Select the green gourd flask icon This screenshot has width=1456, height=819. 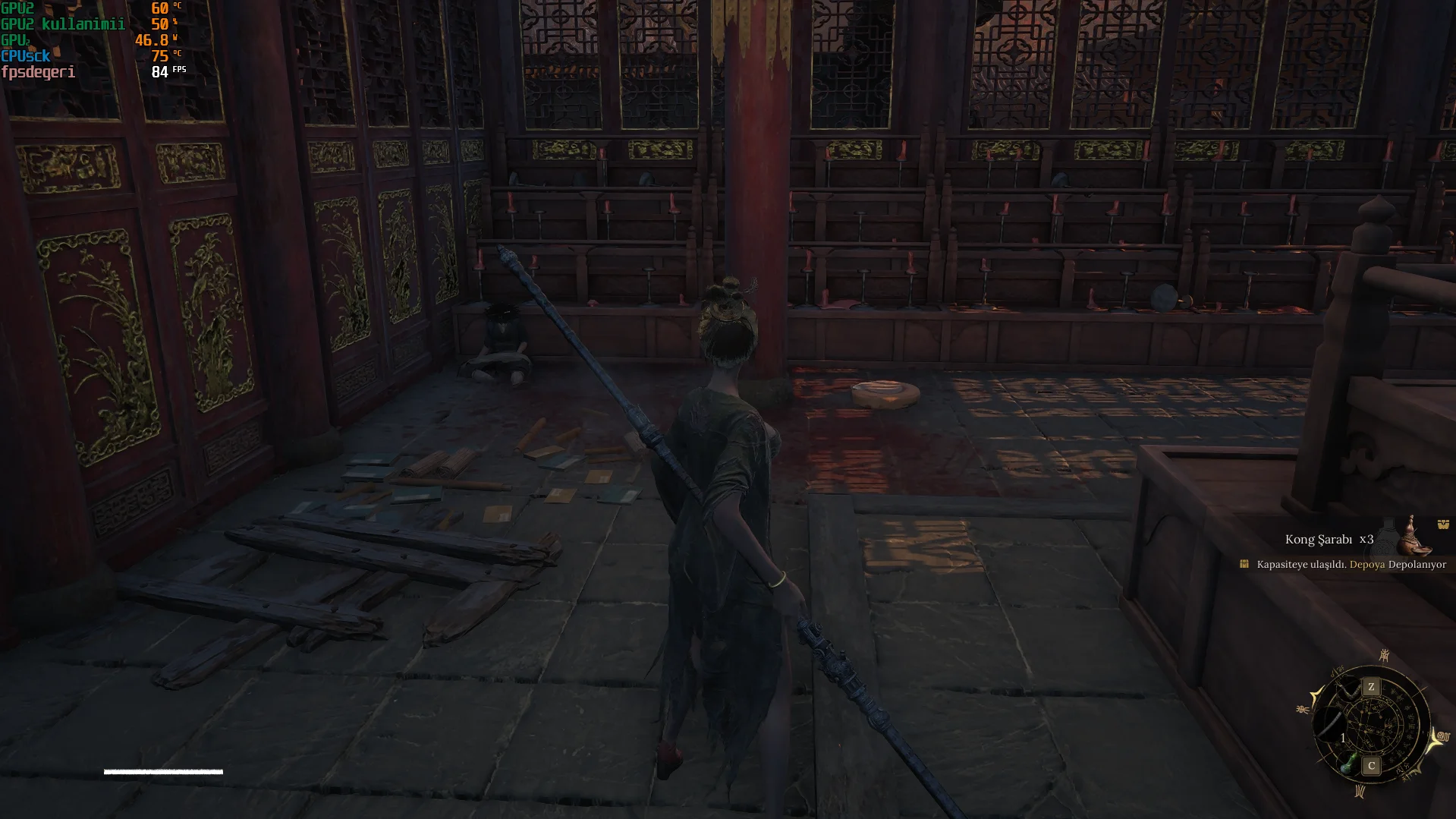pos(1346,764)
